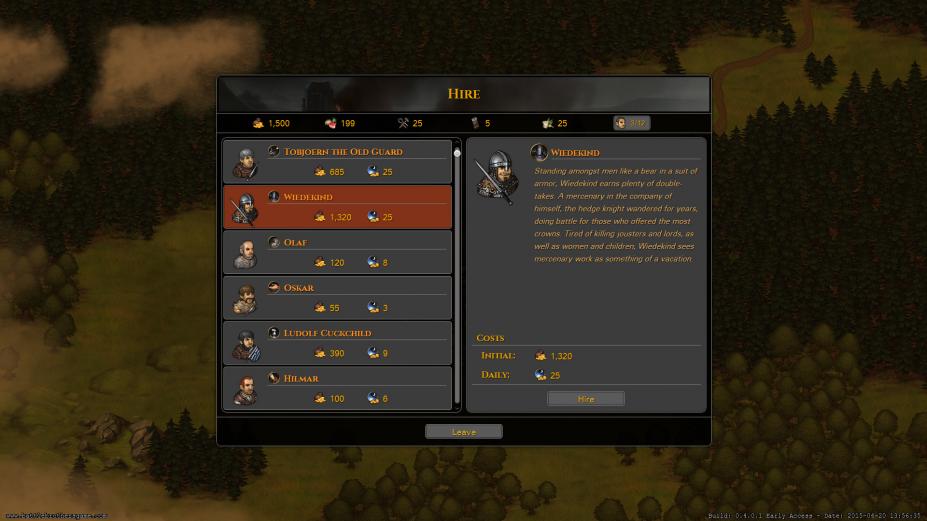Select recruit Tobjoern the Old Guard

click(337, 161)
